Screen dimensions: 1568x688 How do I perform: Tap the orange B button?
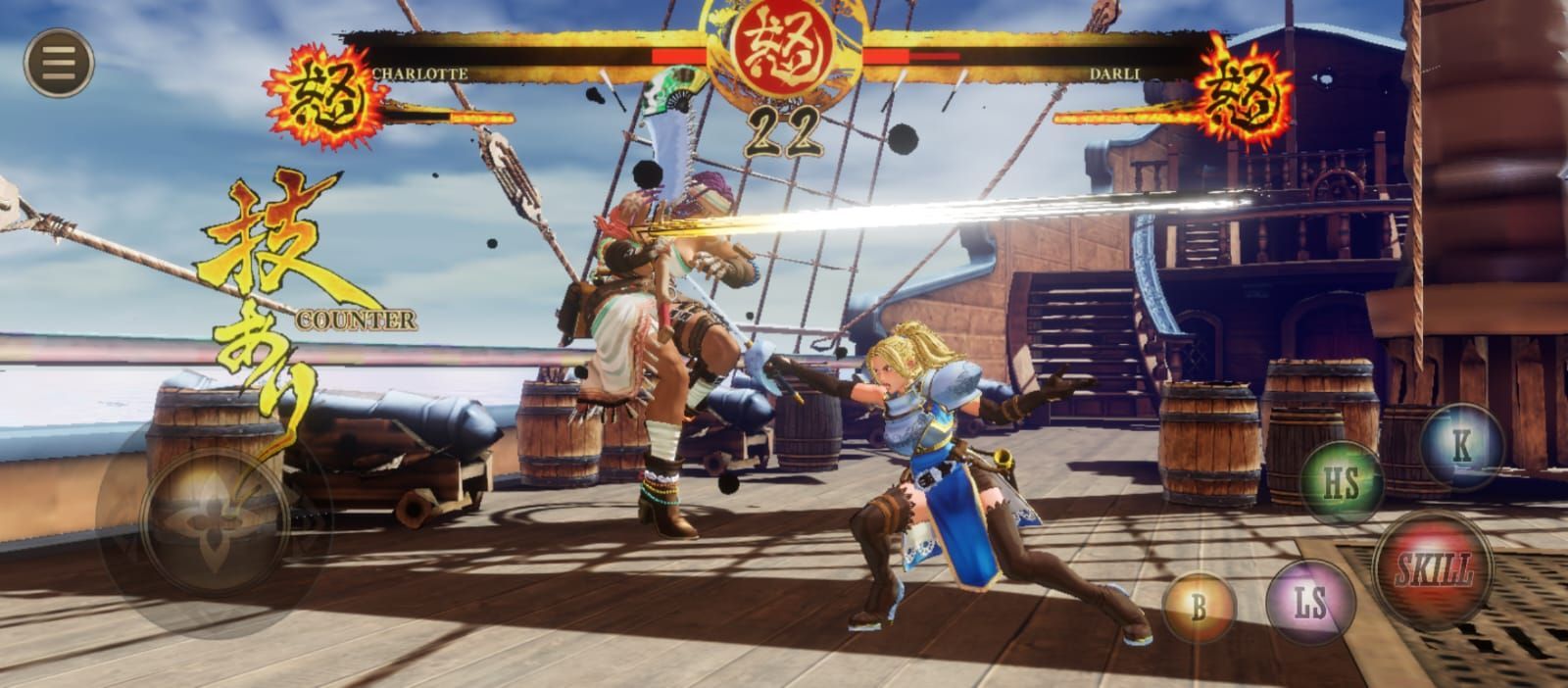tap(1199, 607)
